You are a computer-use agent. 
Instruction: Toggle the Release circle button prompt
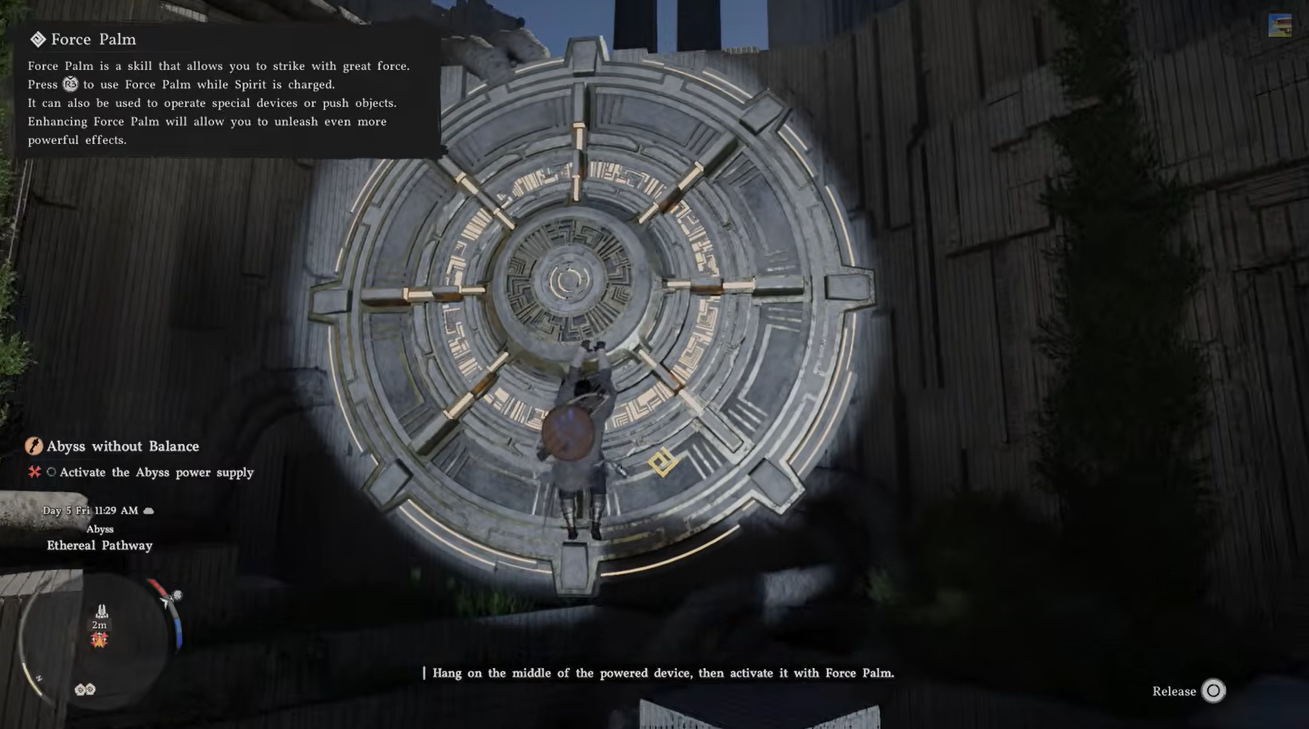[x=1211, y=689]
